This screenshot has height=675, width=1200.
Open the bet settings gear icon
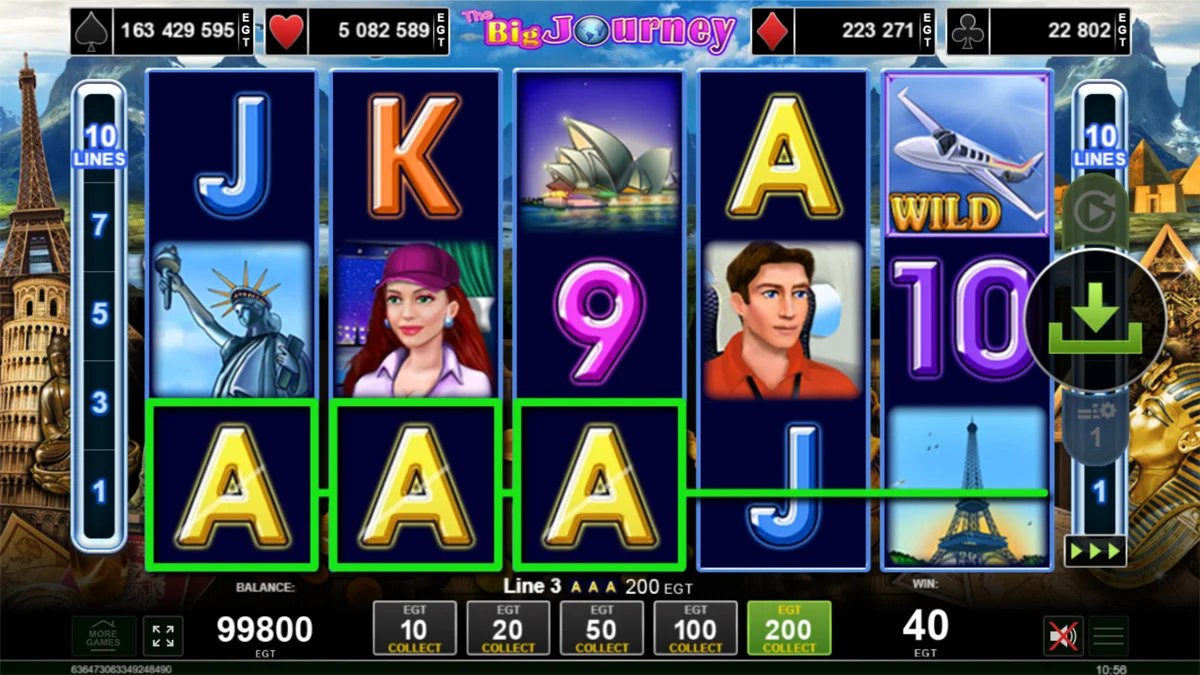coord(1095,418)
